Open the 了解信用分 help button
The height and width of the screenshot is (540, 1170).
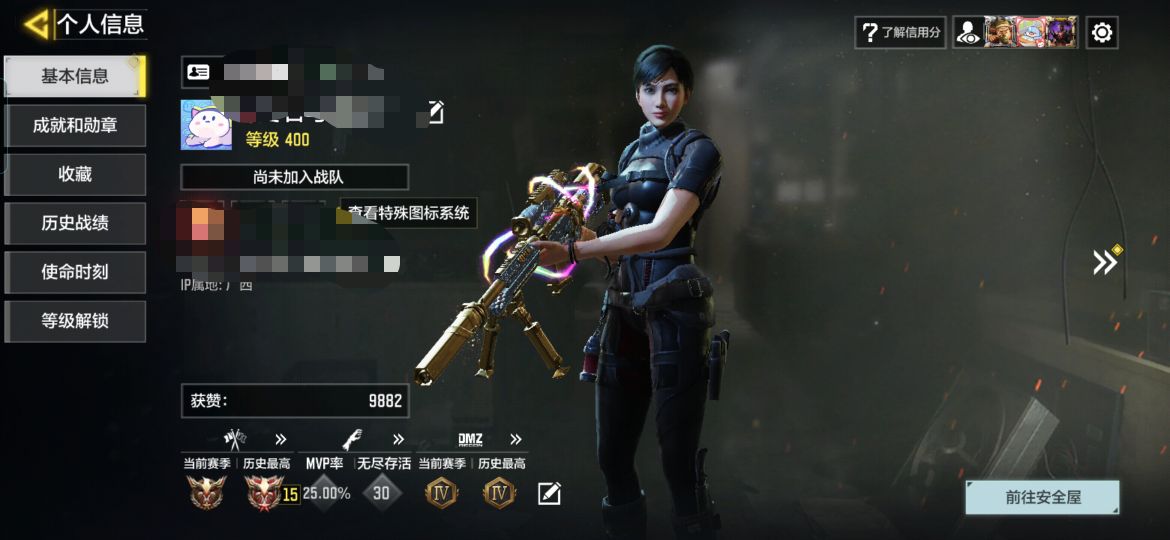point(901,32)
